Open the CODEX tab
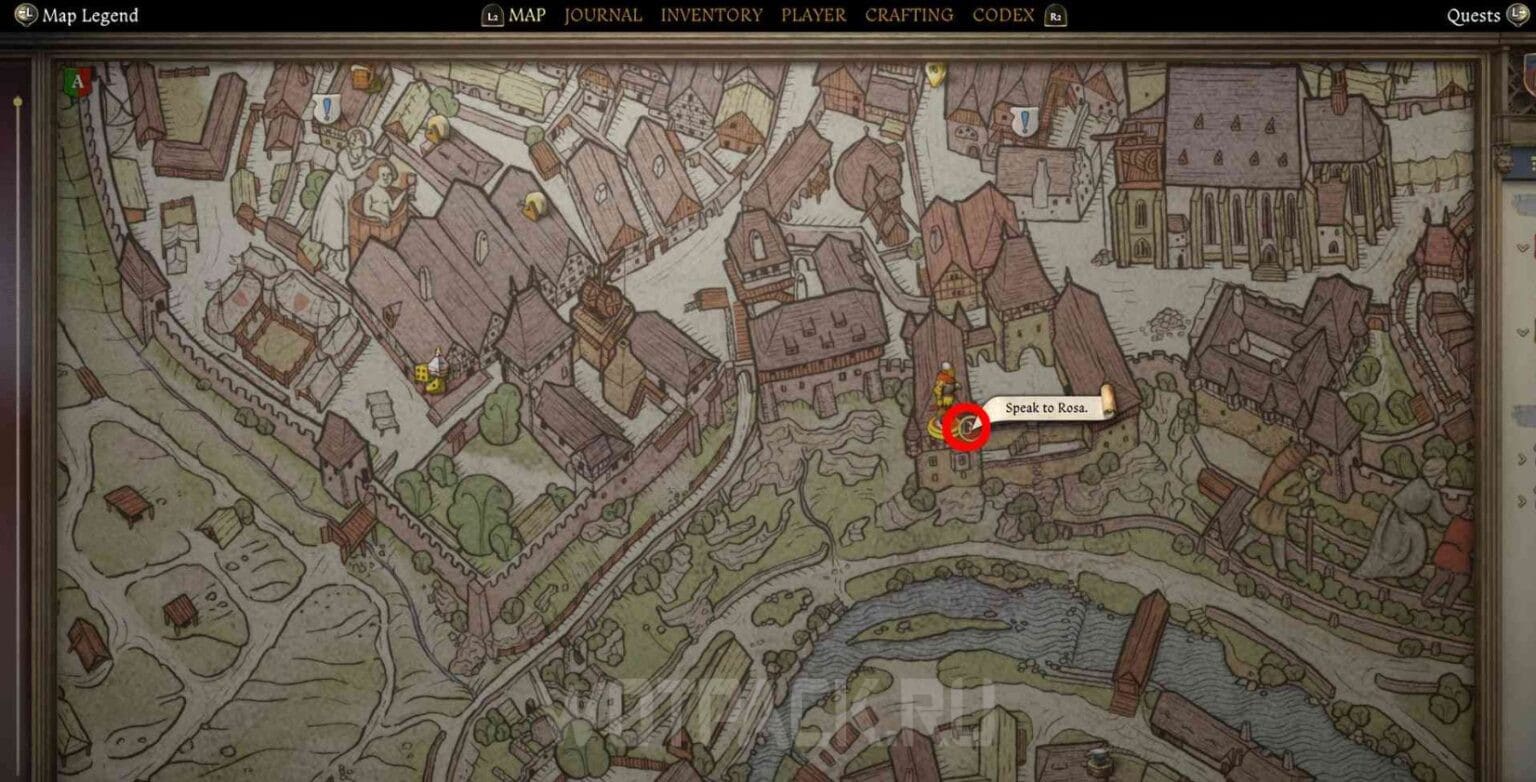This screenshot has height=782, width=1536. pyautogui.click(x=1001, y=15)
